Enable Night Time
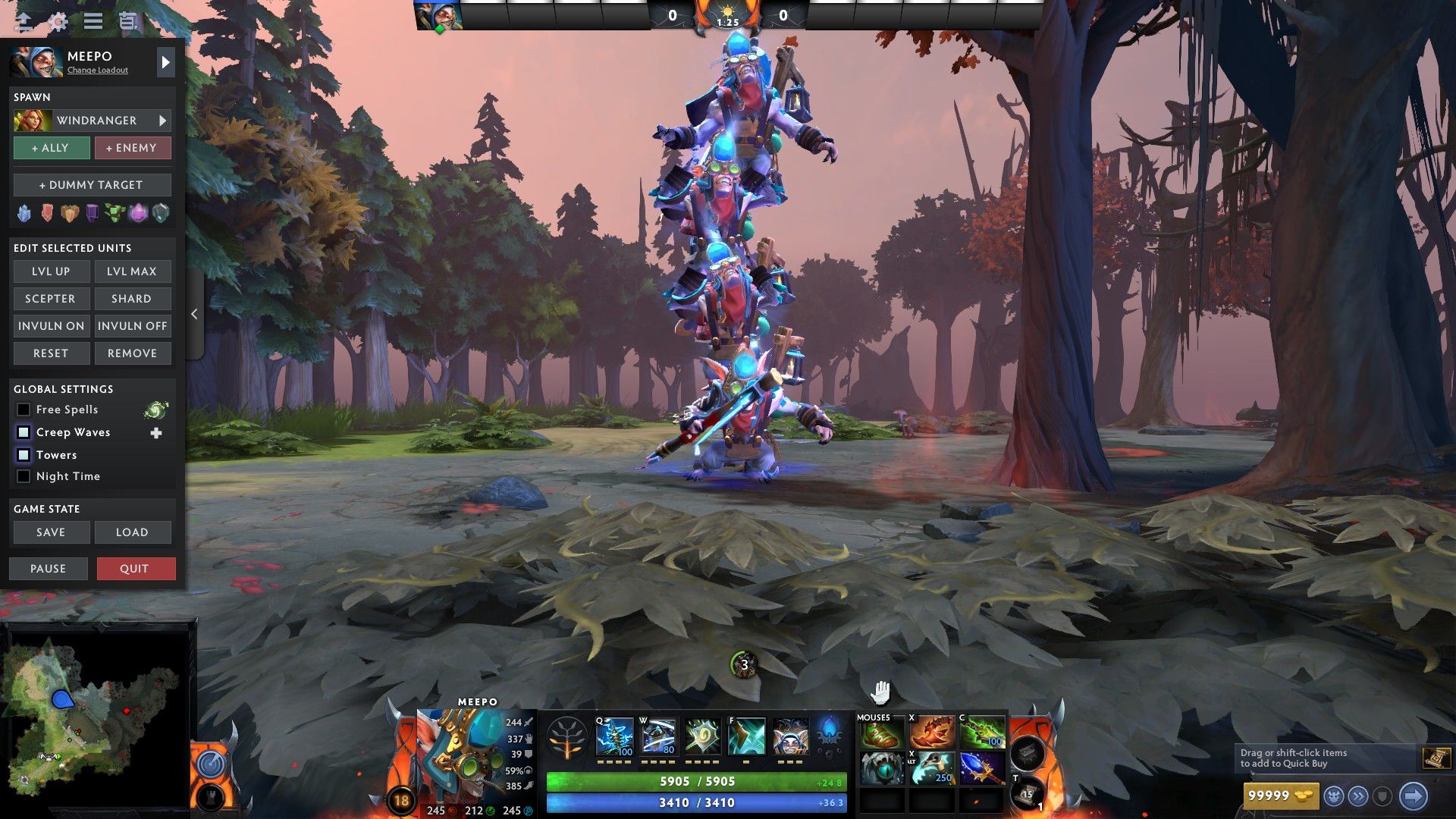Image resolution: width=1456 pixels, height=819 pixels. (x=24, y=476)
